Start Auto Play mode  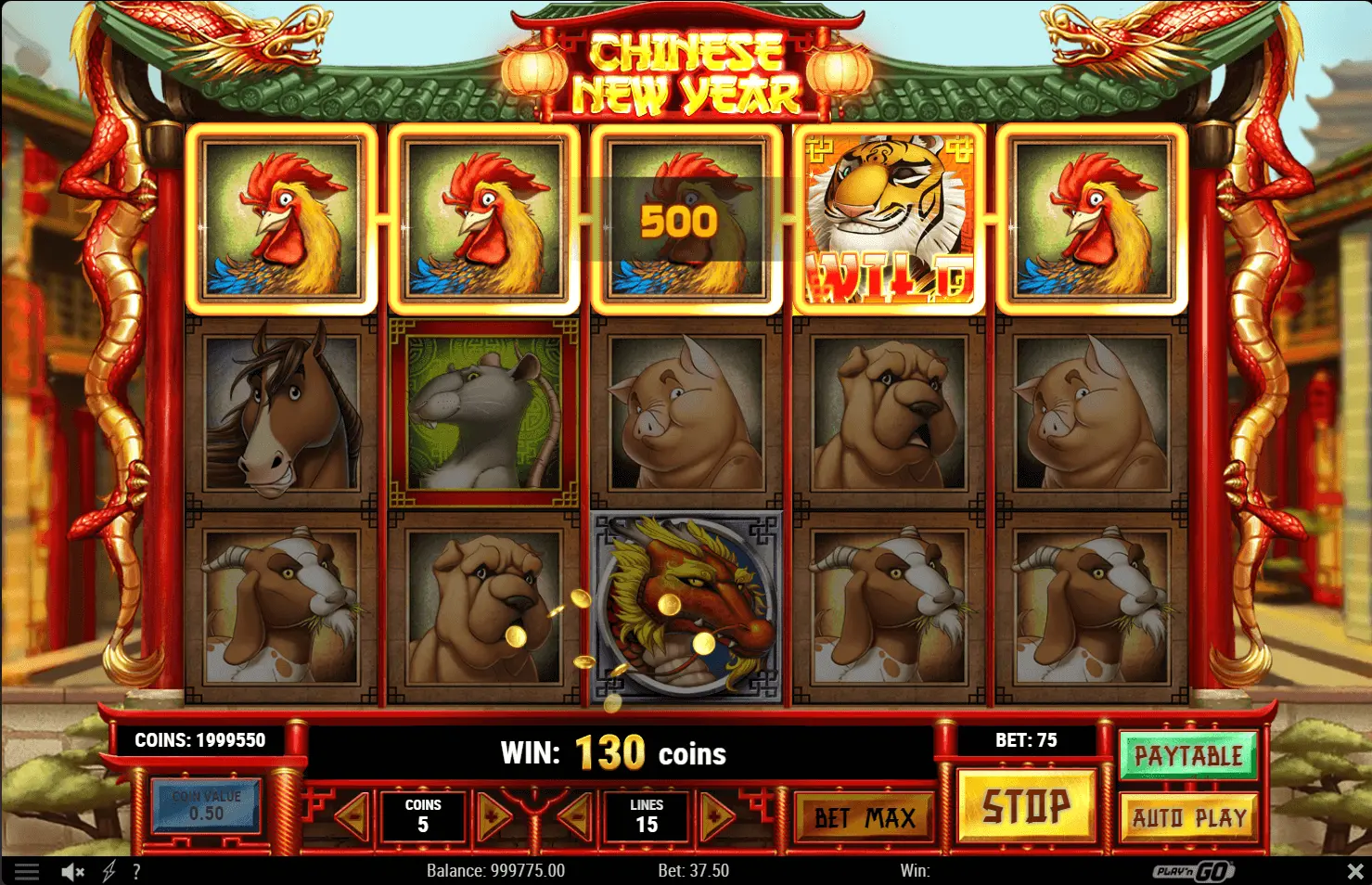[x=1188, y=817]
